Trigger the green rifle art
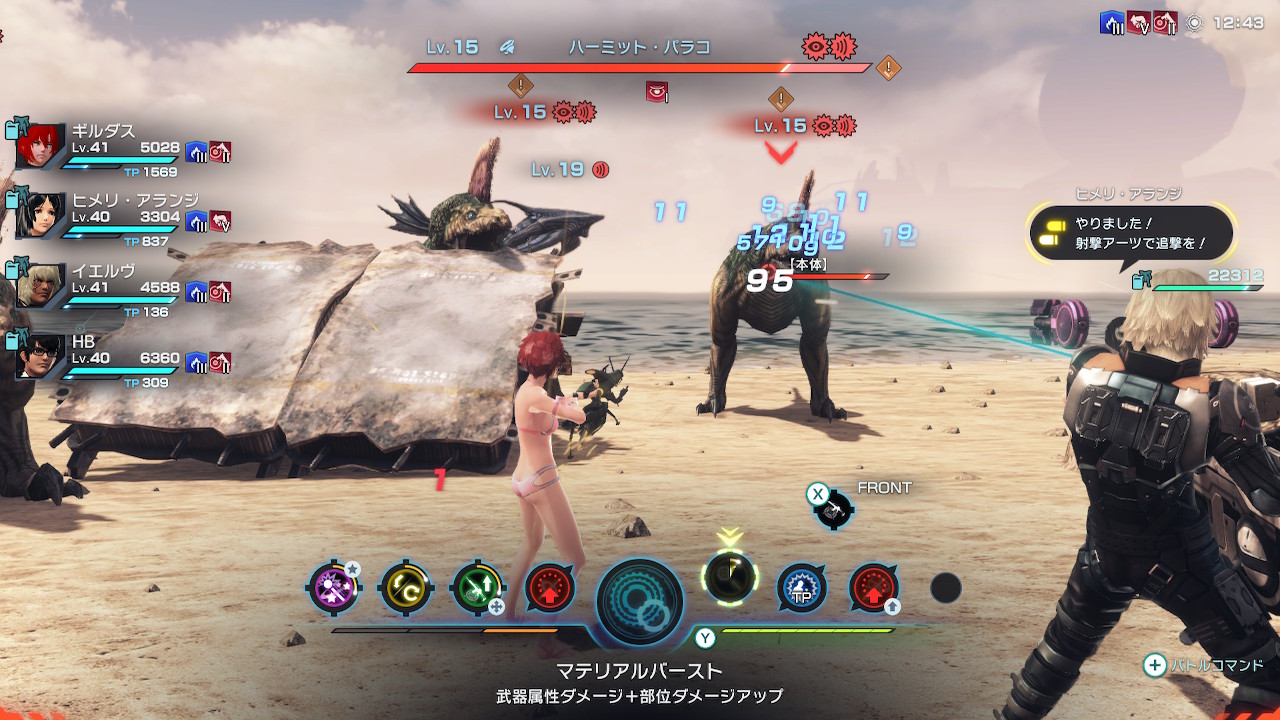The image size is (1280, 720). coord(477,588)
